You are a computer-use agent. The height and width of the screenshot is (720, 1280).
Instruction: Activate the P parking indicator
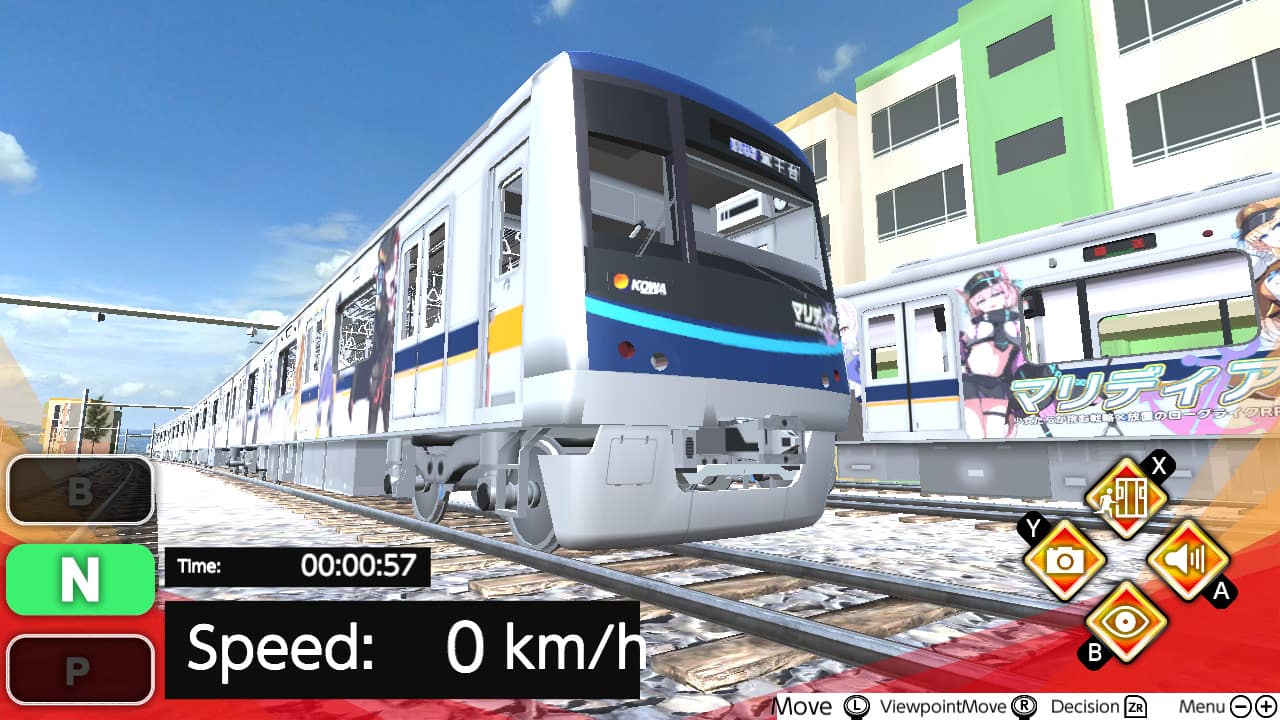point(79,669)
